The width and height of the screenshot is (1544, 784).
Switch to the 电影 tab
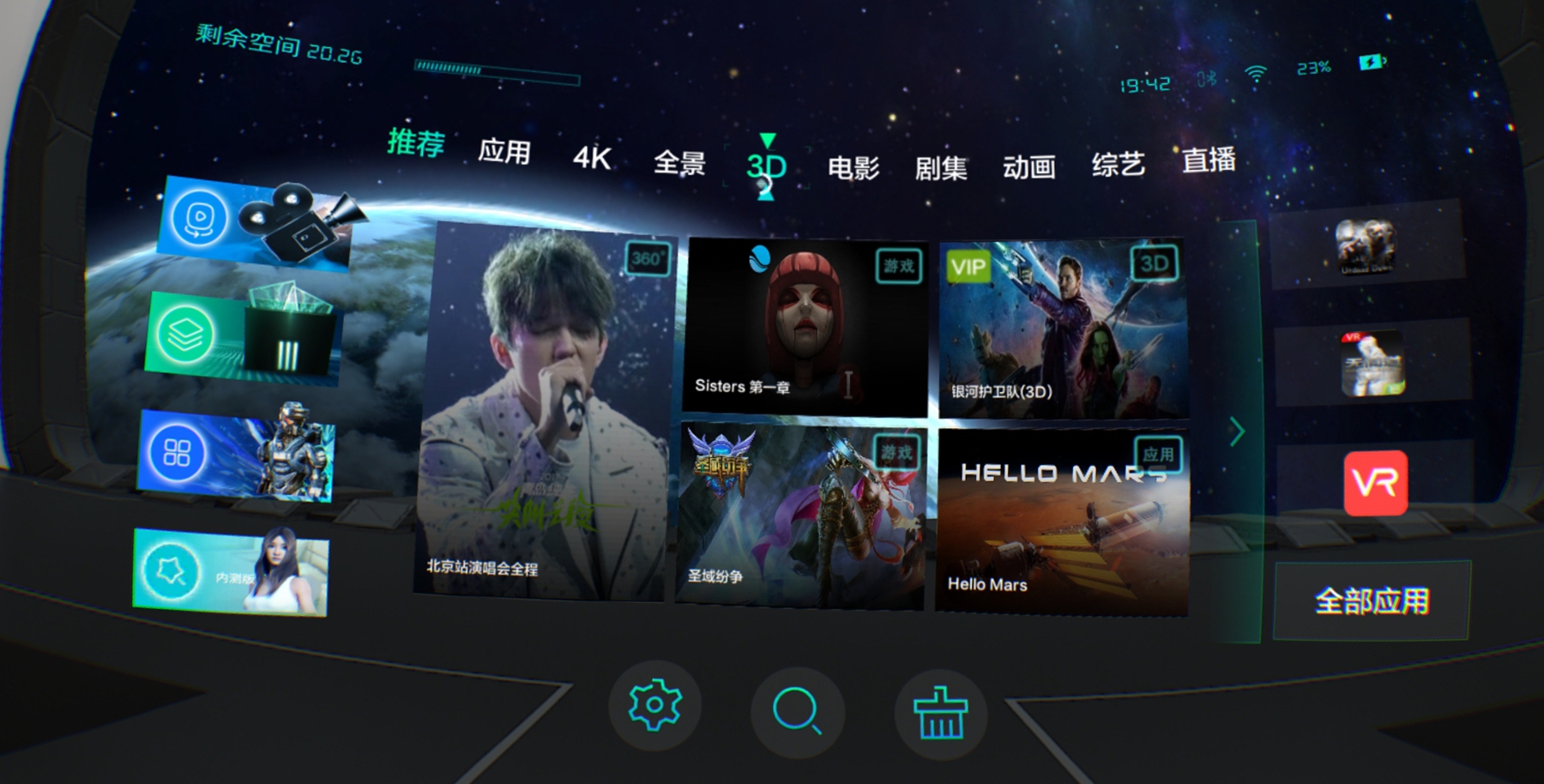(854, 169)
